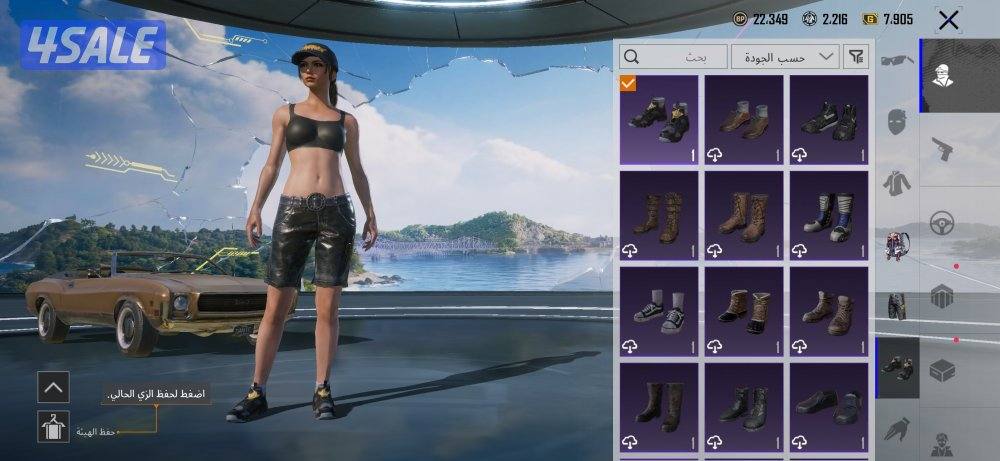The width and height of the screenshot is (1000, 461).
Task: Open the pistol weapon skins tab
Action: (942, 150)
